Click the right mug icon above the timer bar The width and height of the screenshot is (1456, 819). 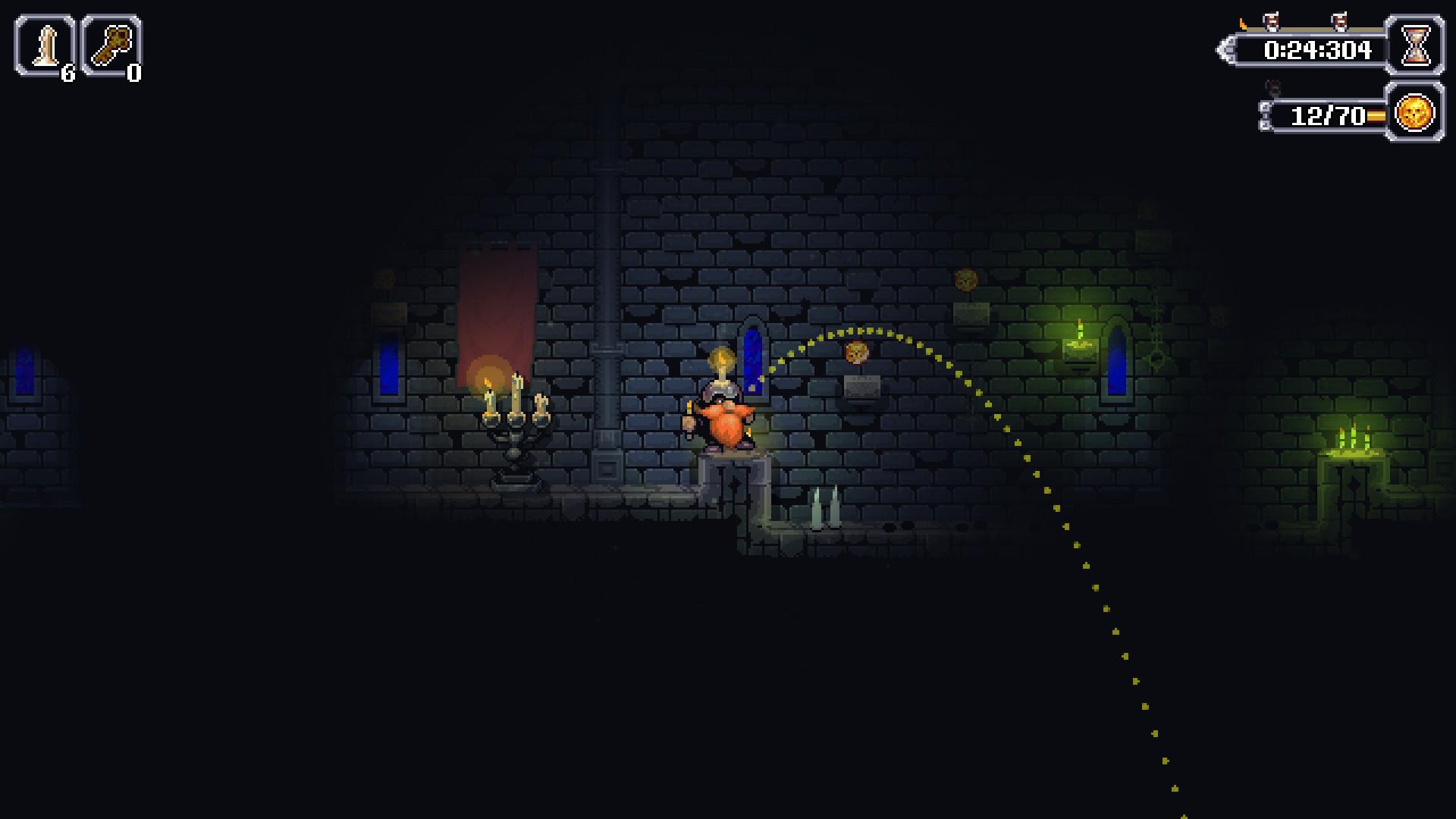(1340, 20)
